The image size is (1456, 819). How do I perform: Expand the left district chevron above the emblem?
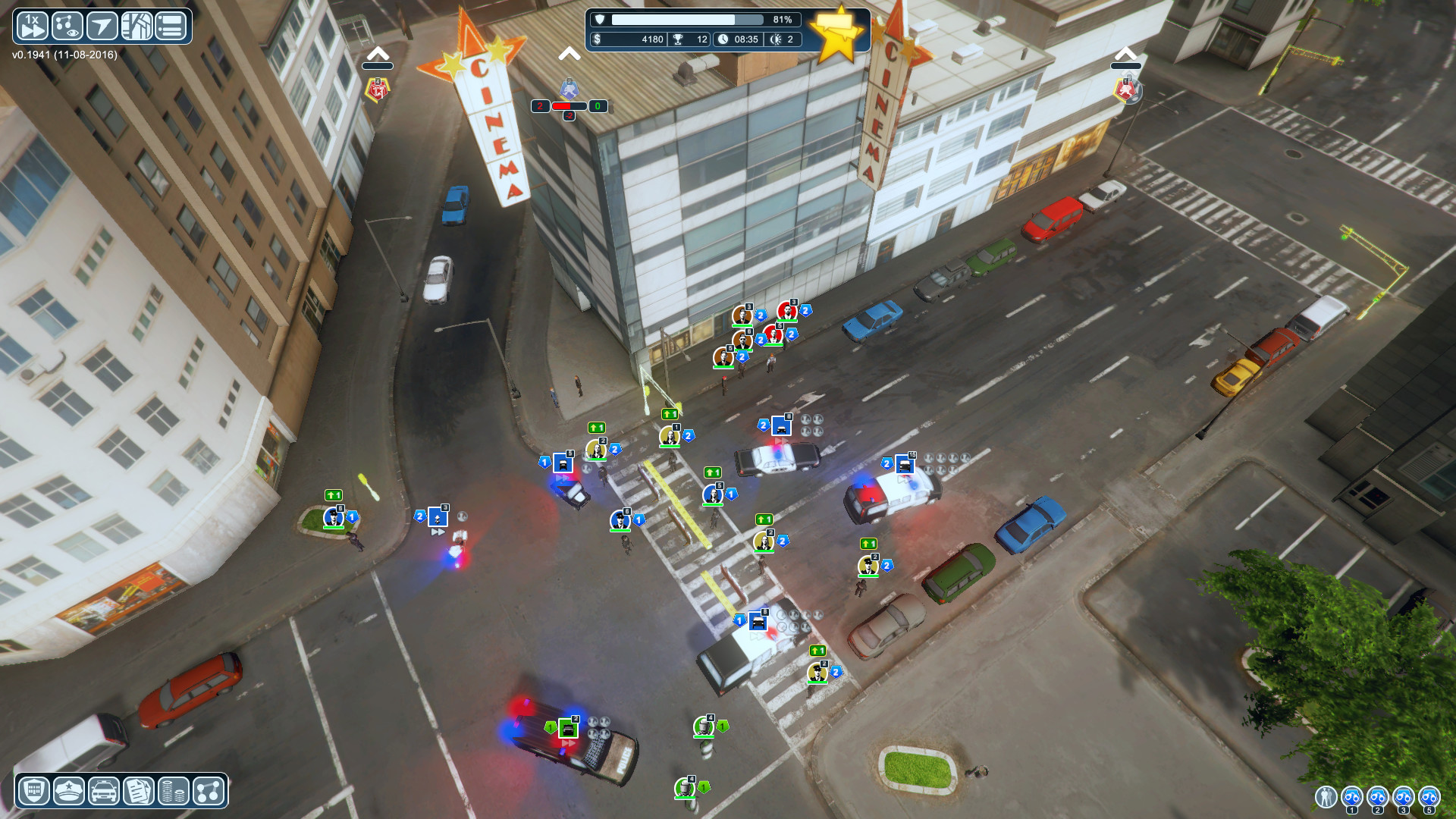point(378,53)
